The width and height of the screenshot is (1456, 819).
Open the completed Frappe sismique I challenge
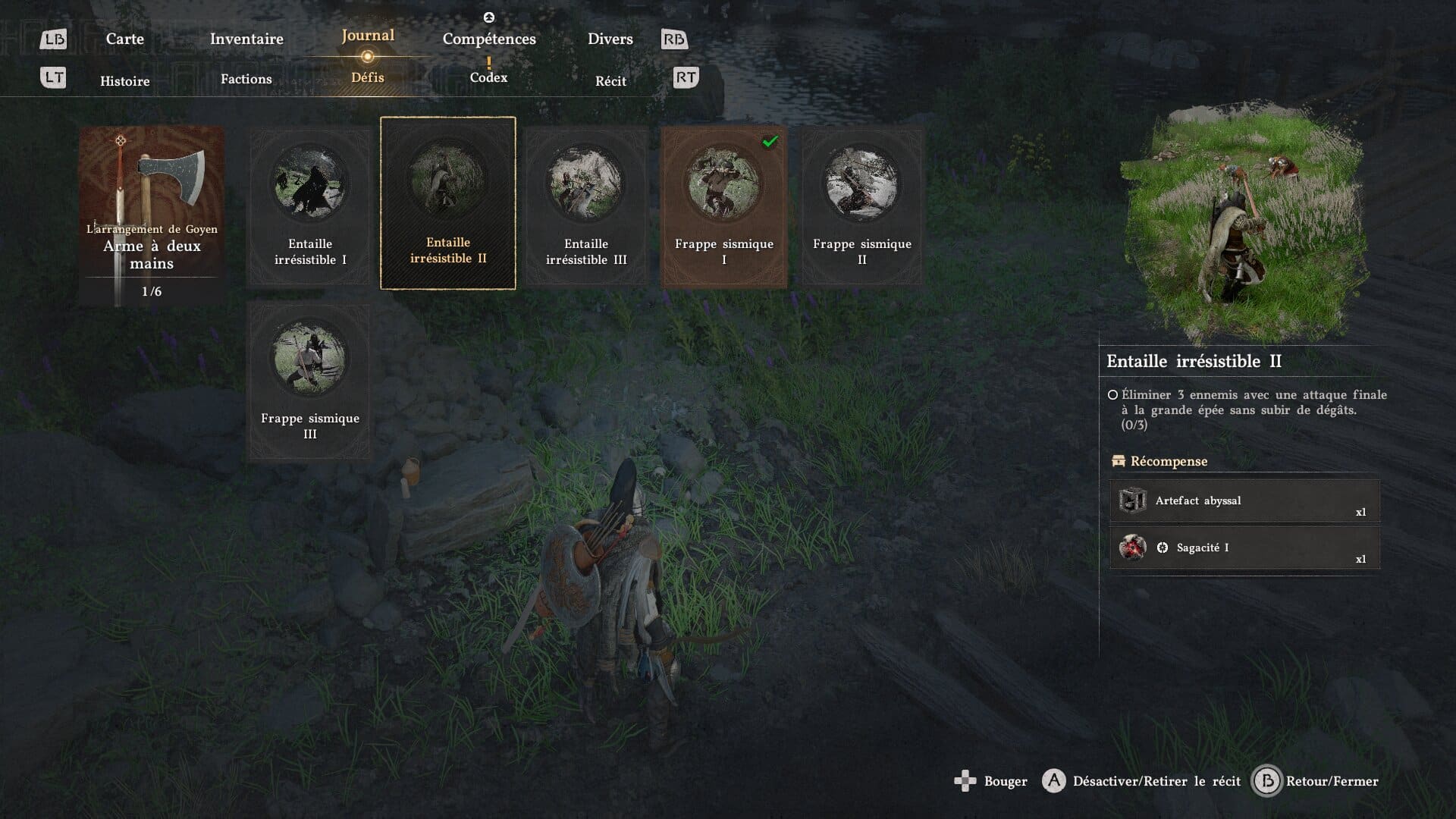coord(724,206)
